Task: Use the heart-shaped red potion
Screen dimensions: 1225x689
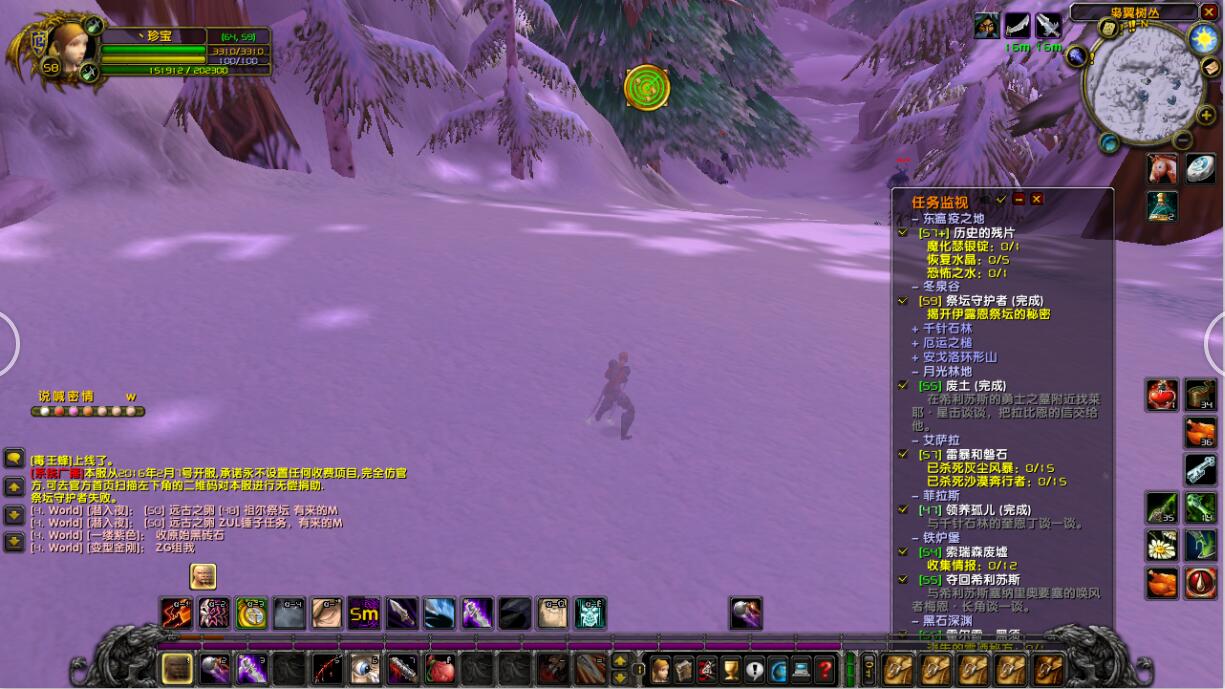Action: (x=1161, y=395)
